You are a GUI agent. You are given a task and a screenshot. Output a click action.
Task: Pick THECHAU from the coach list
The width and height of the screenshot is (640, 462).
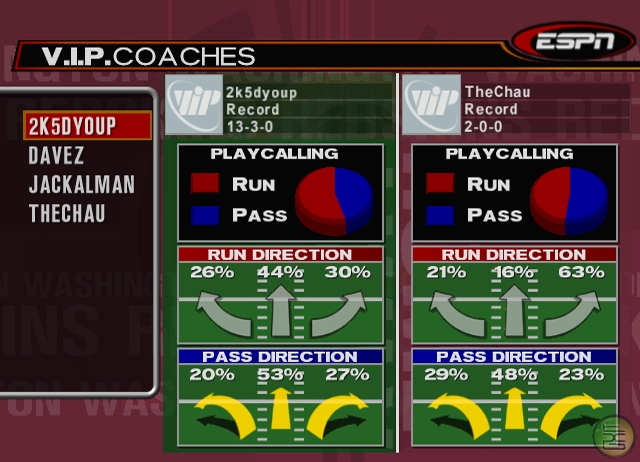tap(67, 213)
